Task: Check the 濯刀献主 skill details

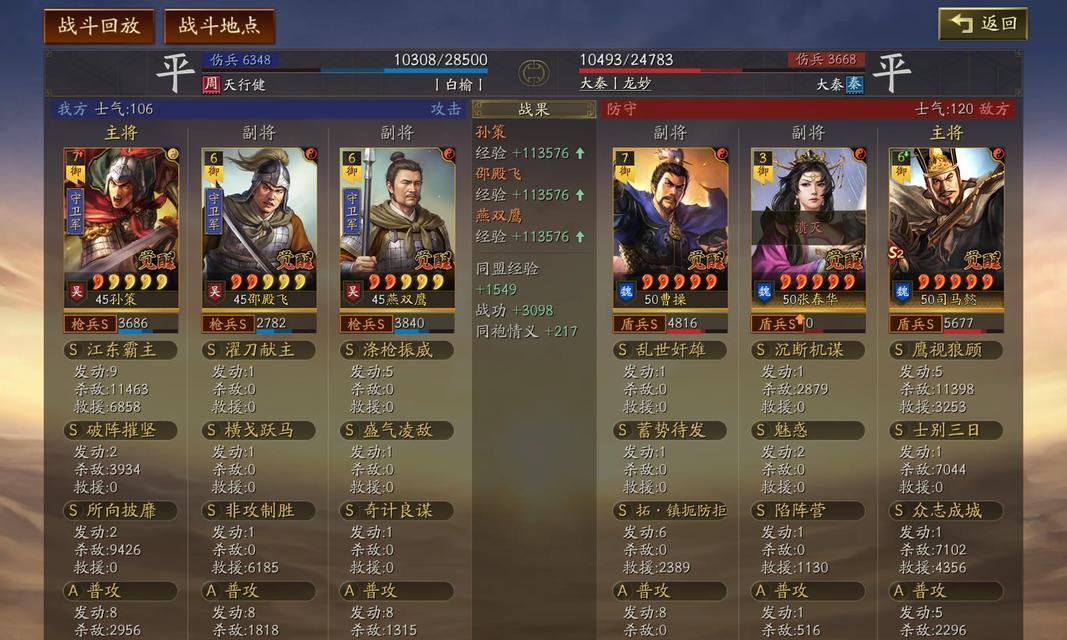Action: coord(259,350)
